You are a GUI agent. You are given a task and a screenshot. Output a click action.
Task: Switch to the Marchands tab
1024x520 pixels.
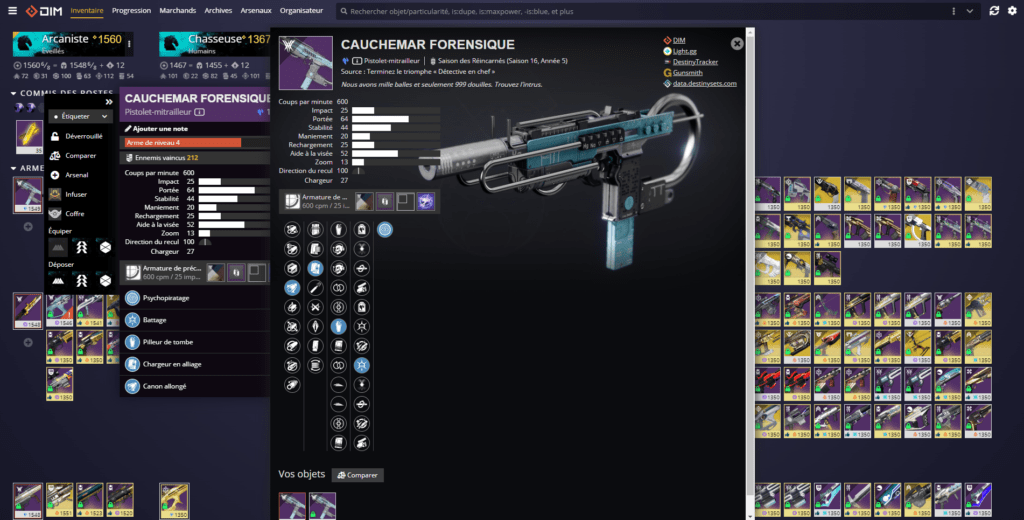click(x=178, y=10)
